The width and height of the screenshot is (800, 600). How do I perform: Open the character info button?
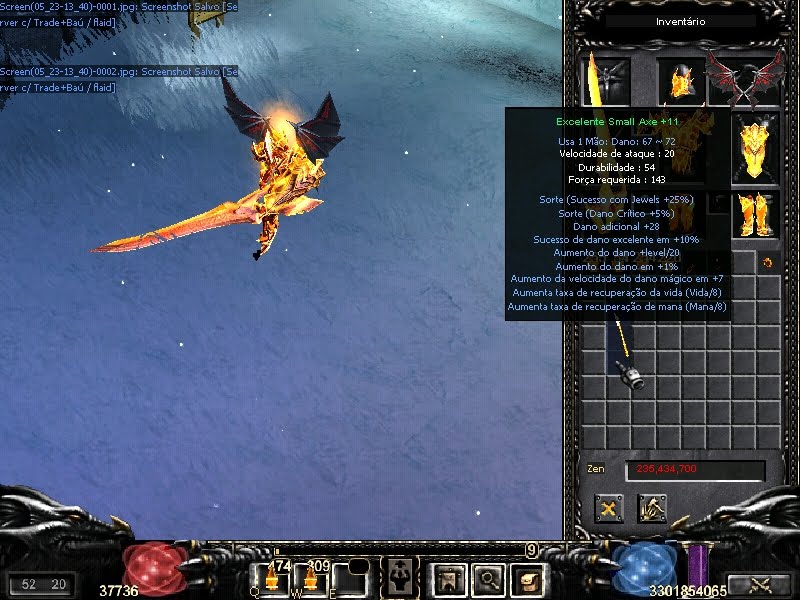point(400,576)
